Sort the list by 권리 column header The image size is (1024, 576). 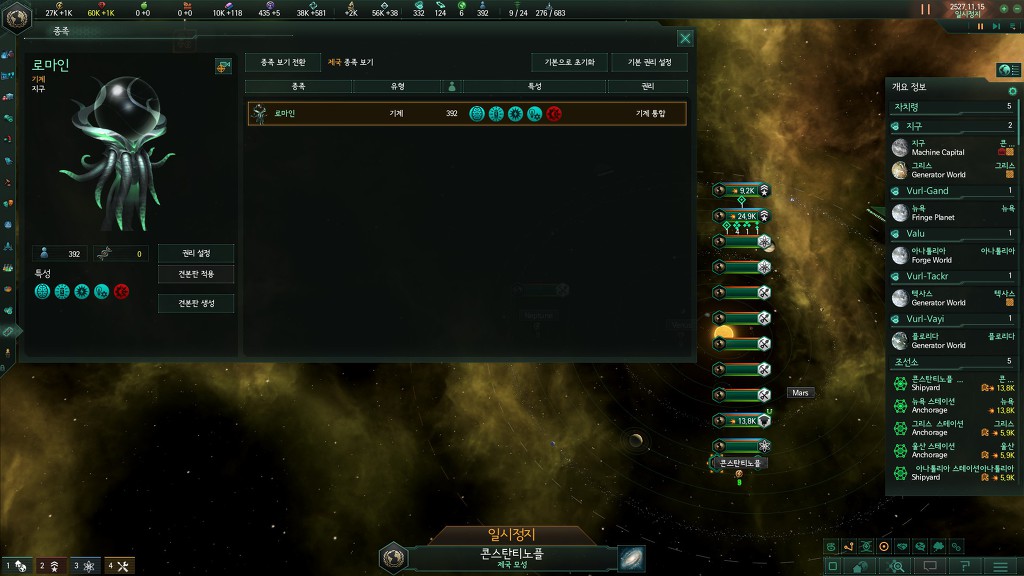(647, 87)
